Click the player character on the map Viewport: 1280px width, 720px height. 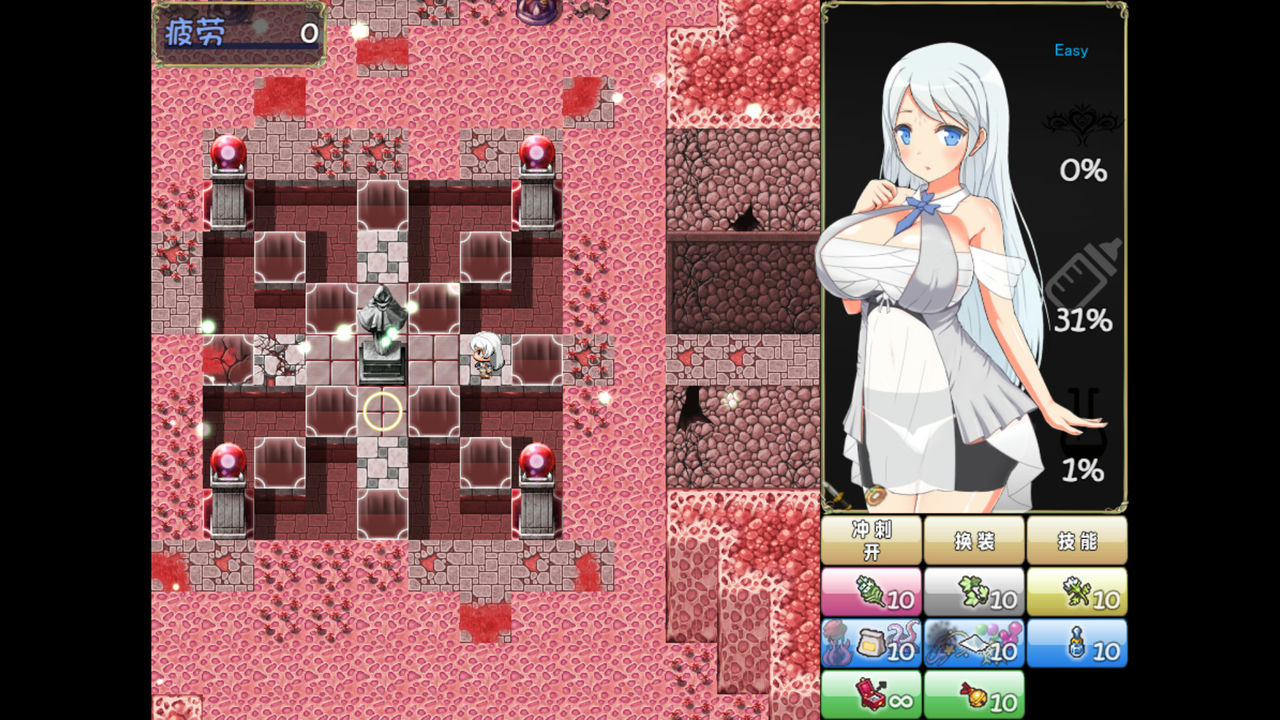[484, 355]
